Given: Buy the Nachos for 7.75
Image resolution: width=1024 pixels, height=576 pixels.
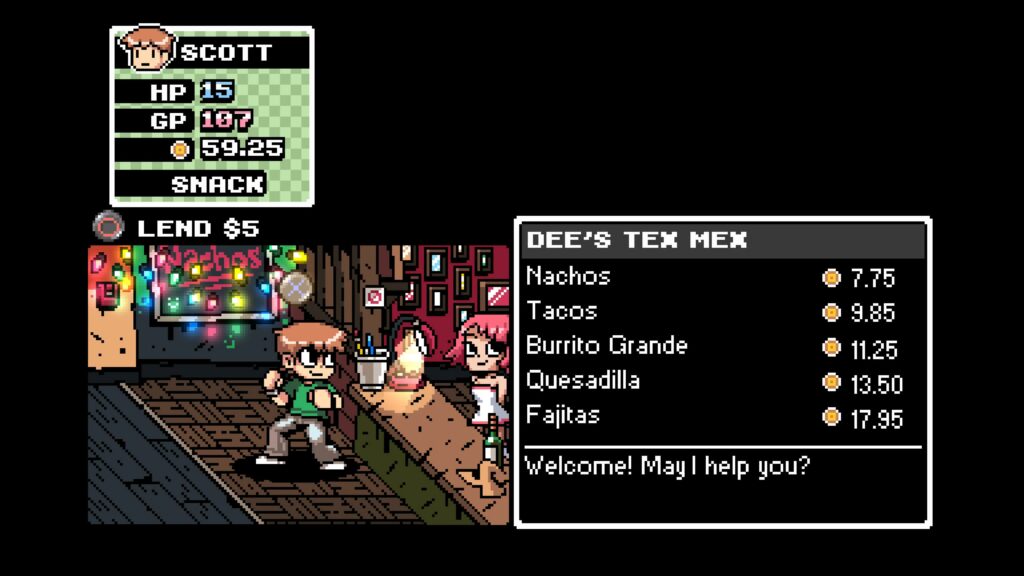Looking at the screenshot, I should pos(569,276).
